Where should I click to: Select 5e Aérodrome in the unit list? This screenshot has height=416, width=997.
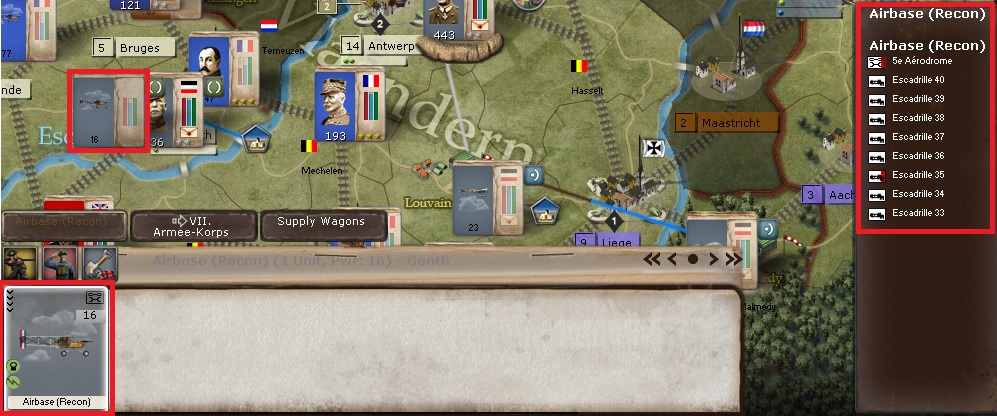point(921,61)
